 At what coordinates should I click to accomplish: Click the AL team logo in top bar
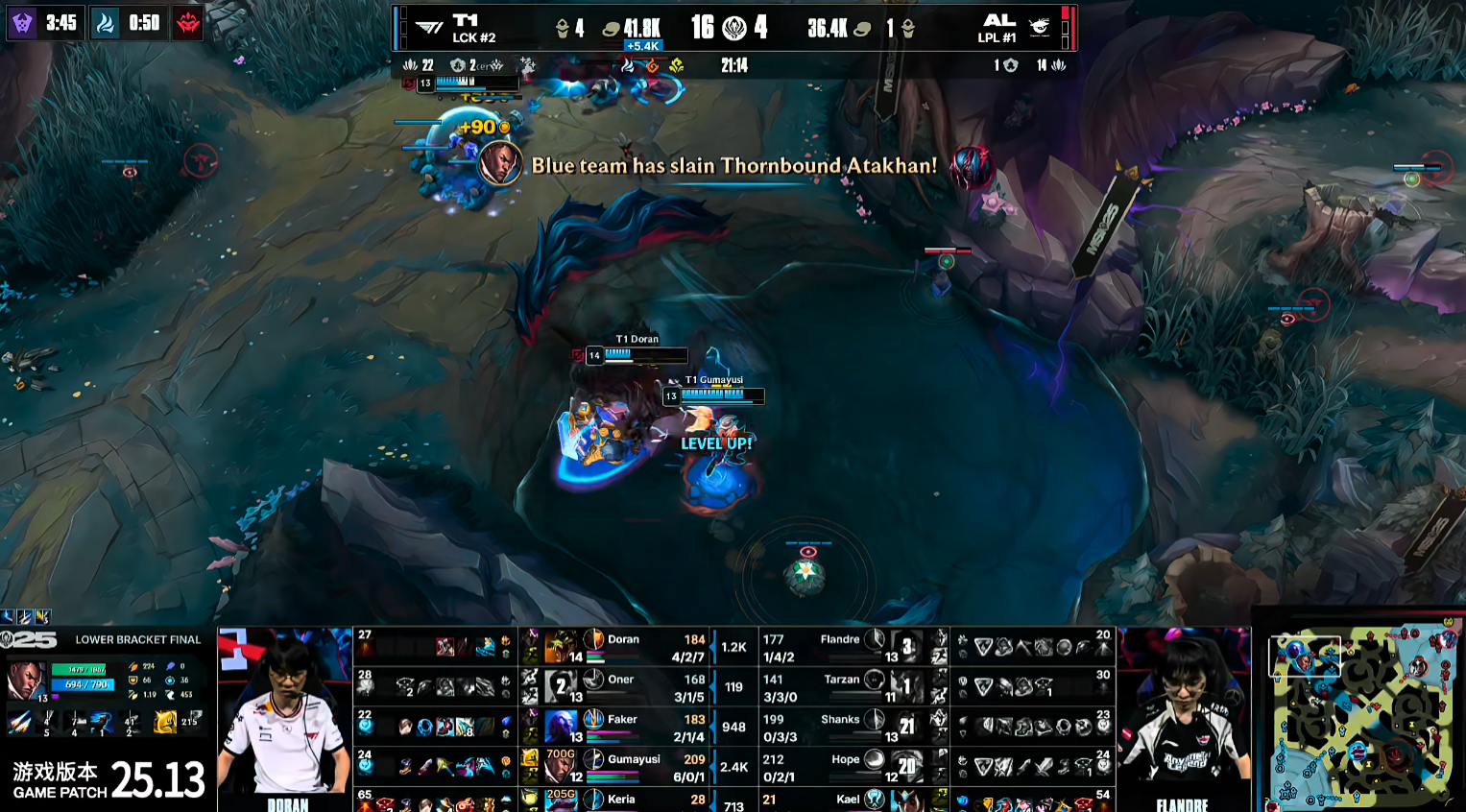click(x=1039, y=27)
